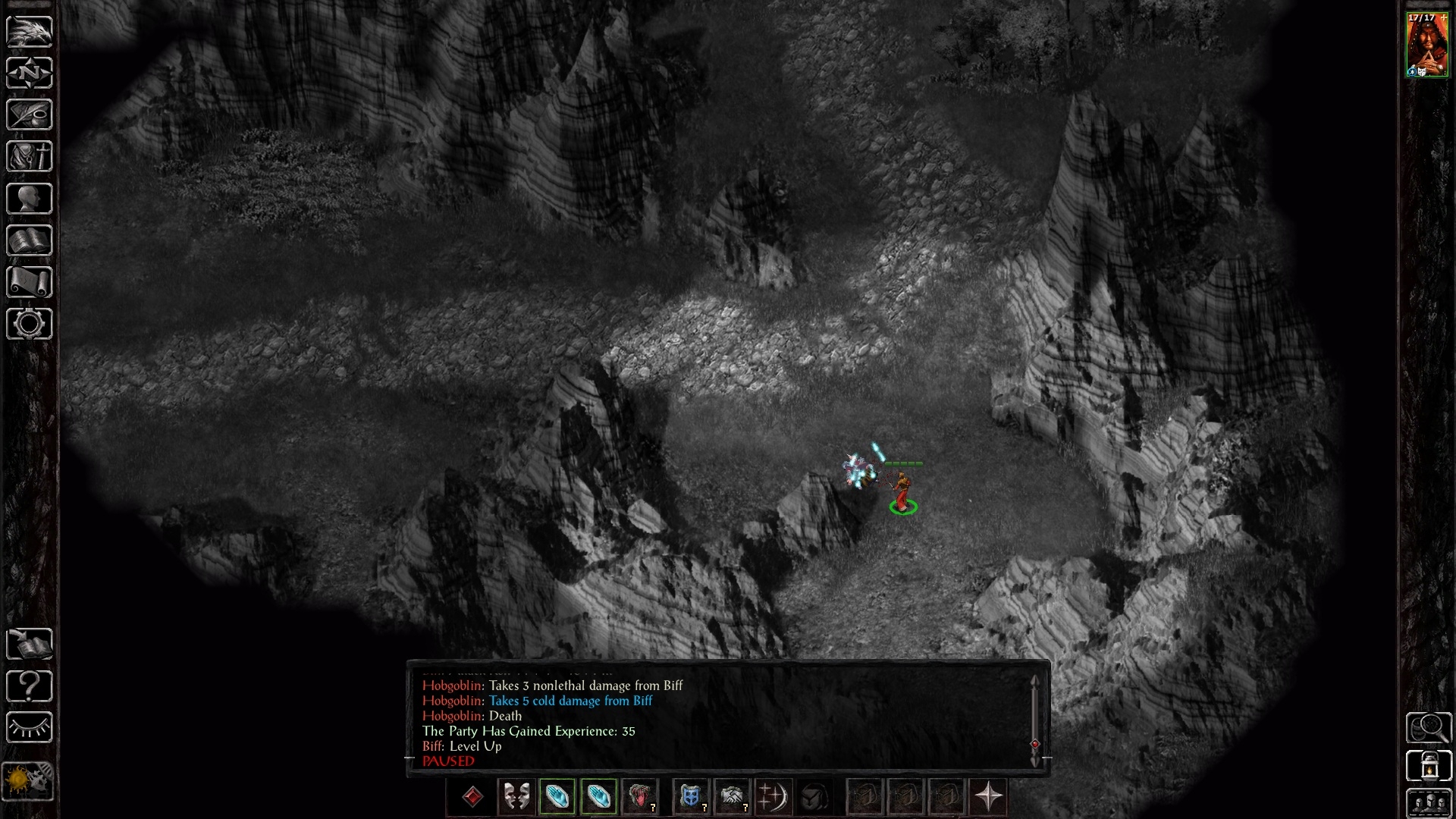Open the area map compass button
The width and height of the screenshot is (1456, 819).
29,73
